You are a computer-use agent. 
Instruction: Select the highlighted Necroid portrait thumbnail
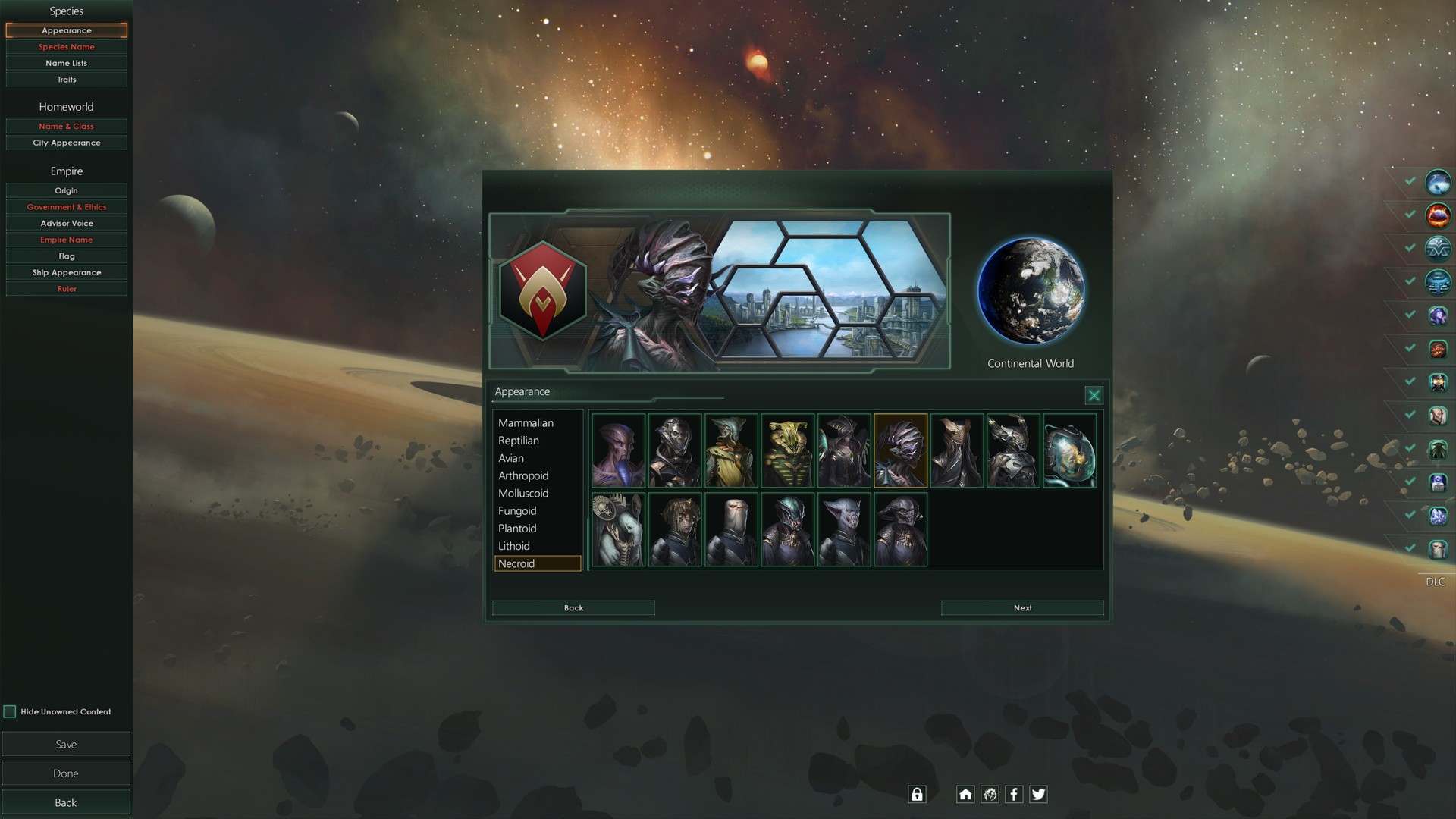pyautogui.click(x=900, y=450)
